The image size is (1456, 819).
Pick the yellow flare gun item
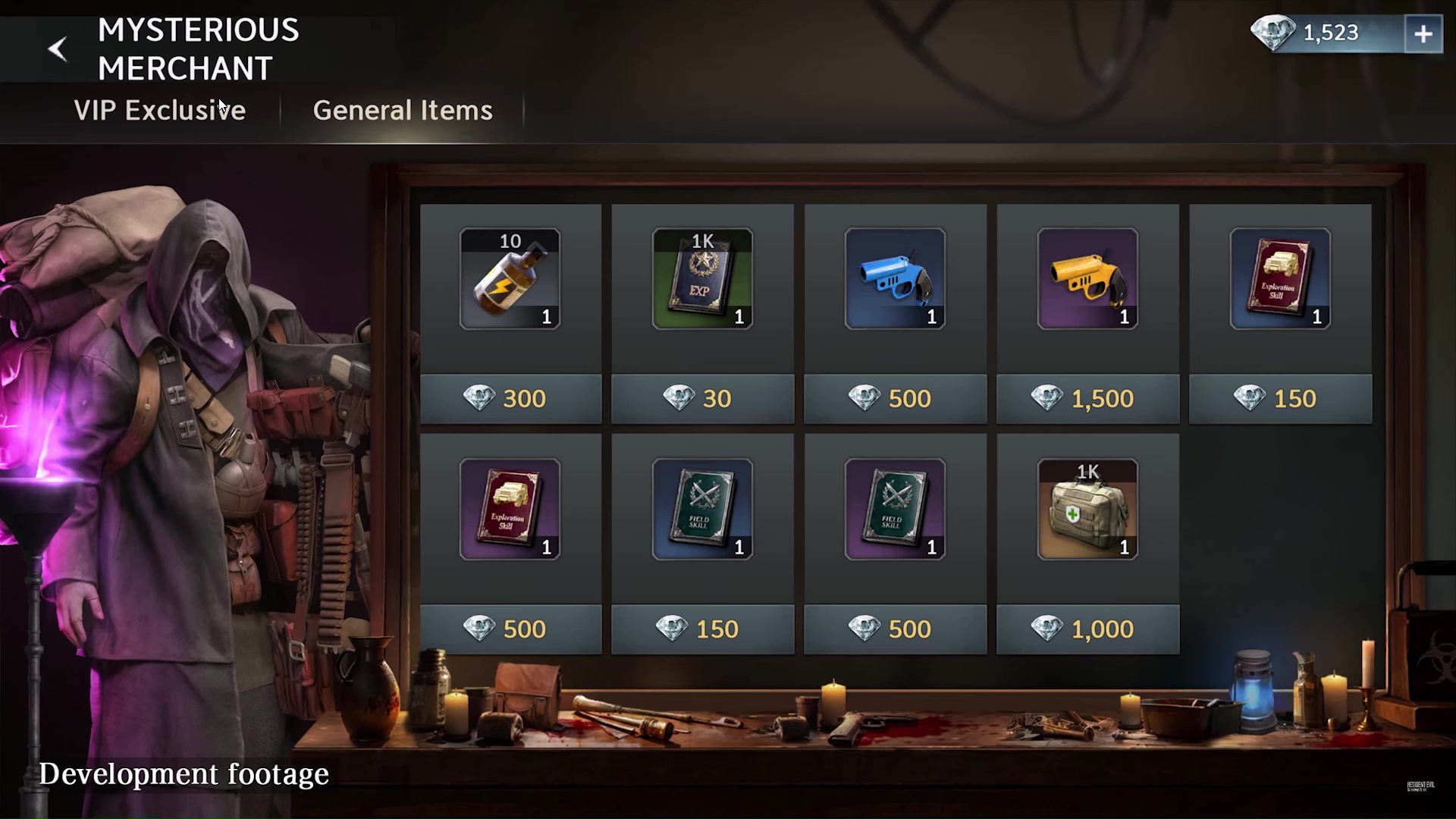tap(1087, 279)
